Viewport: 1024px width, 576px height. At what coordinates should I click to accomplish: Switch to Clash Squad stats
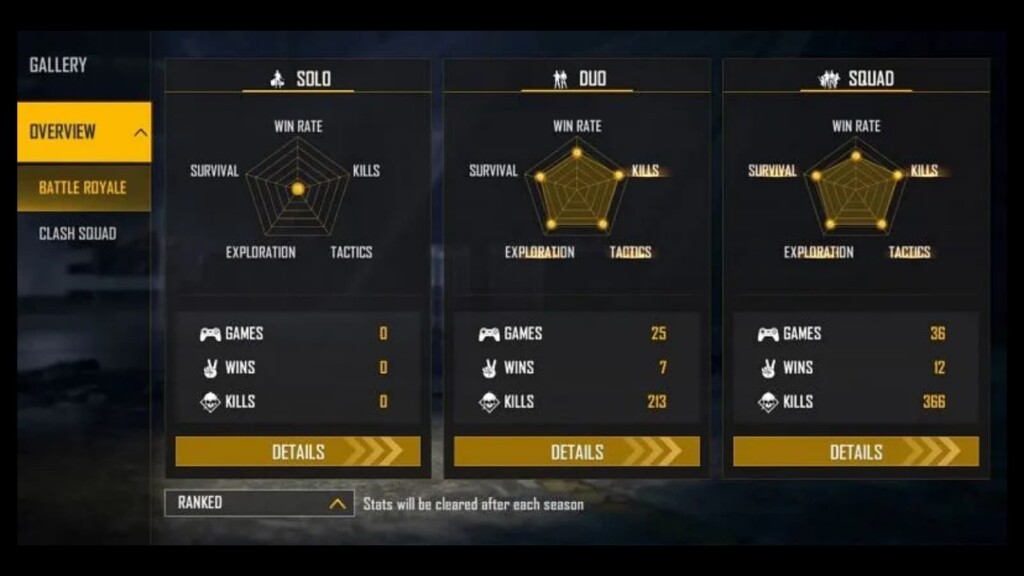[78, 234]
